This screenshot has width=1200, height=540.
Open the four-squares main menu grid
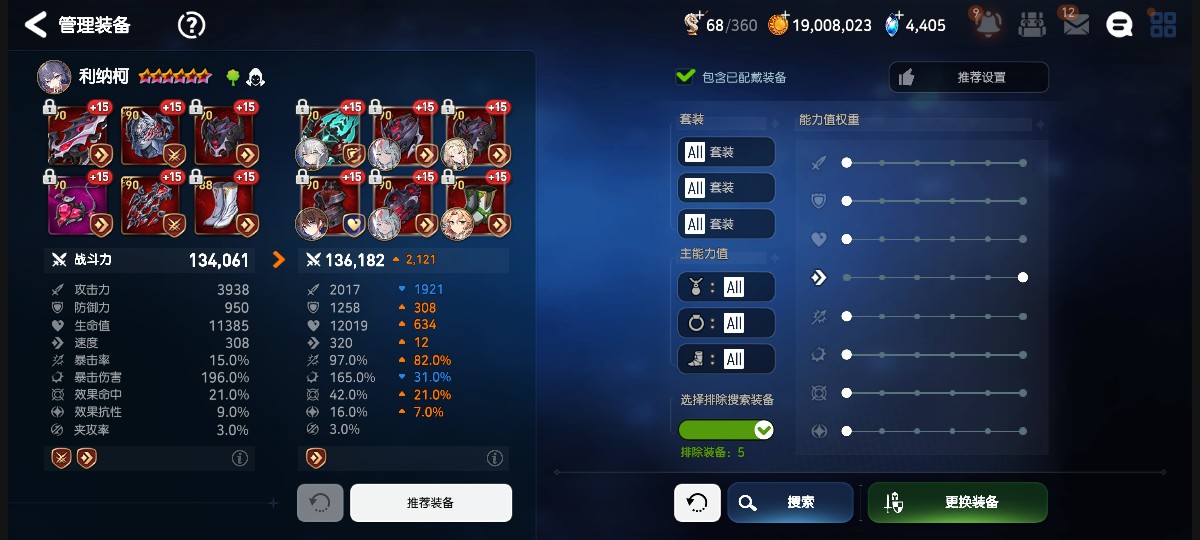click(x=1163, y=25)
